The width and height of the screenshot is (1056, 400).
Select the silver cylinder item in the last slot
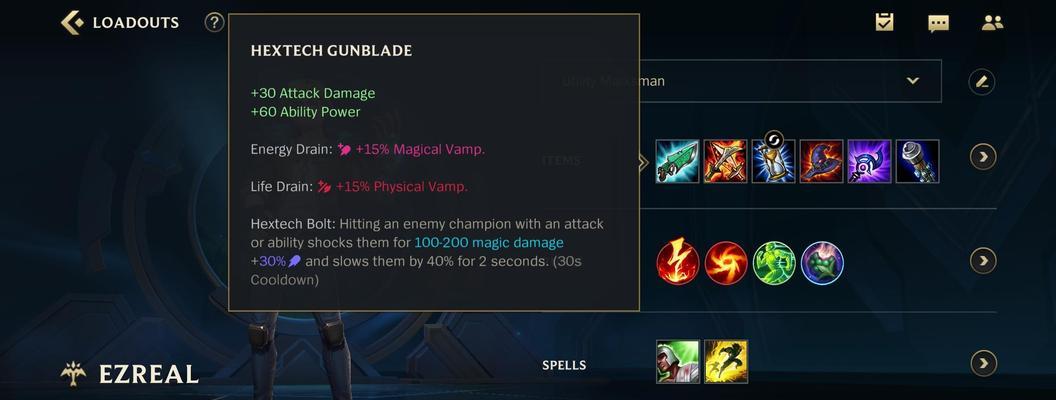tap(917, 161)
